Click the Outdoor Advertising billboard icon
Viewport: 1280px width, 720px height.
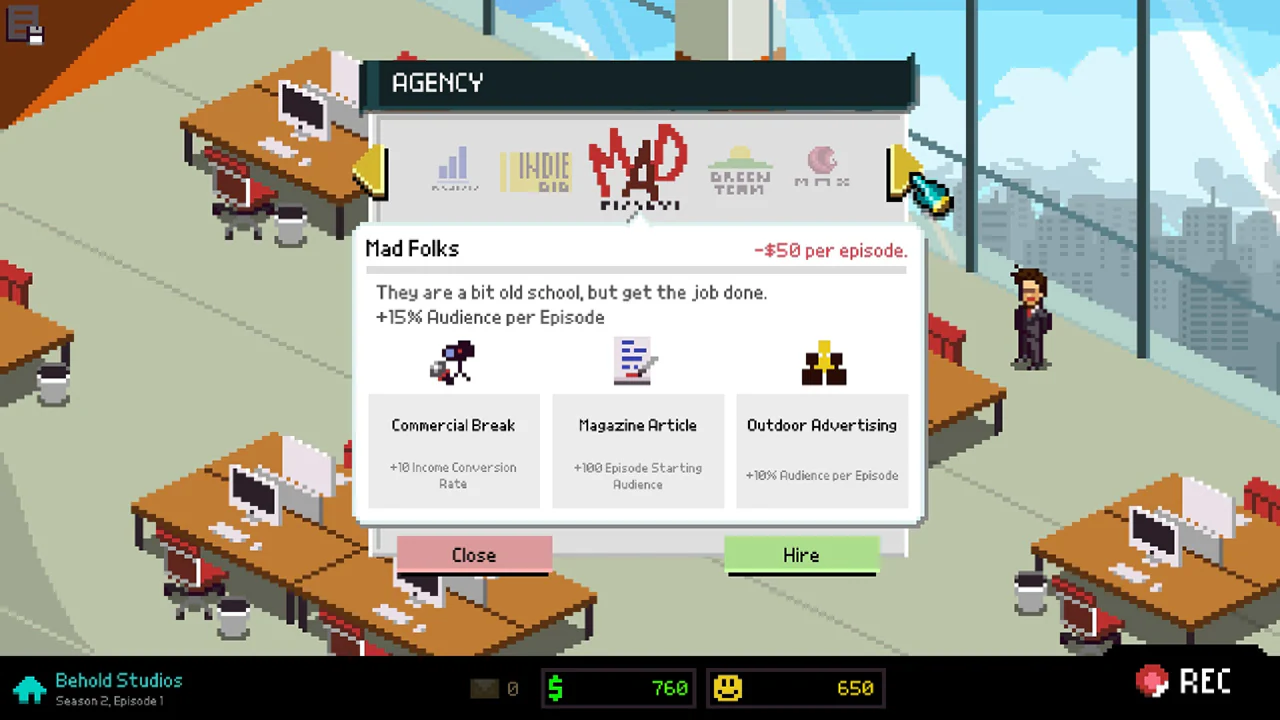click(x=822, y=361)
